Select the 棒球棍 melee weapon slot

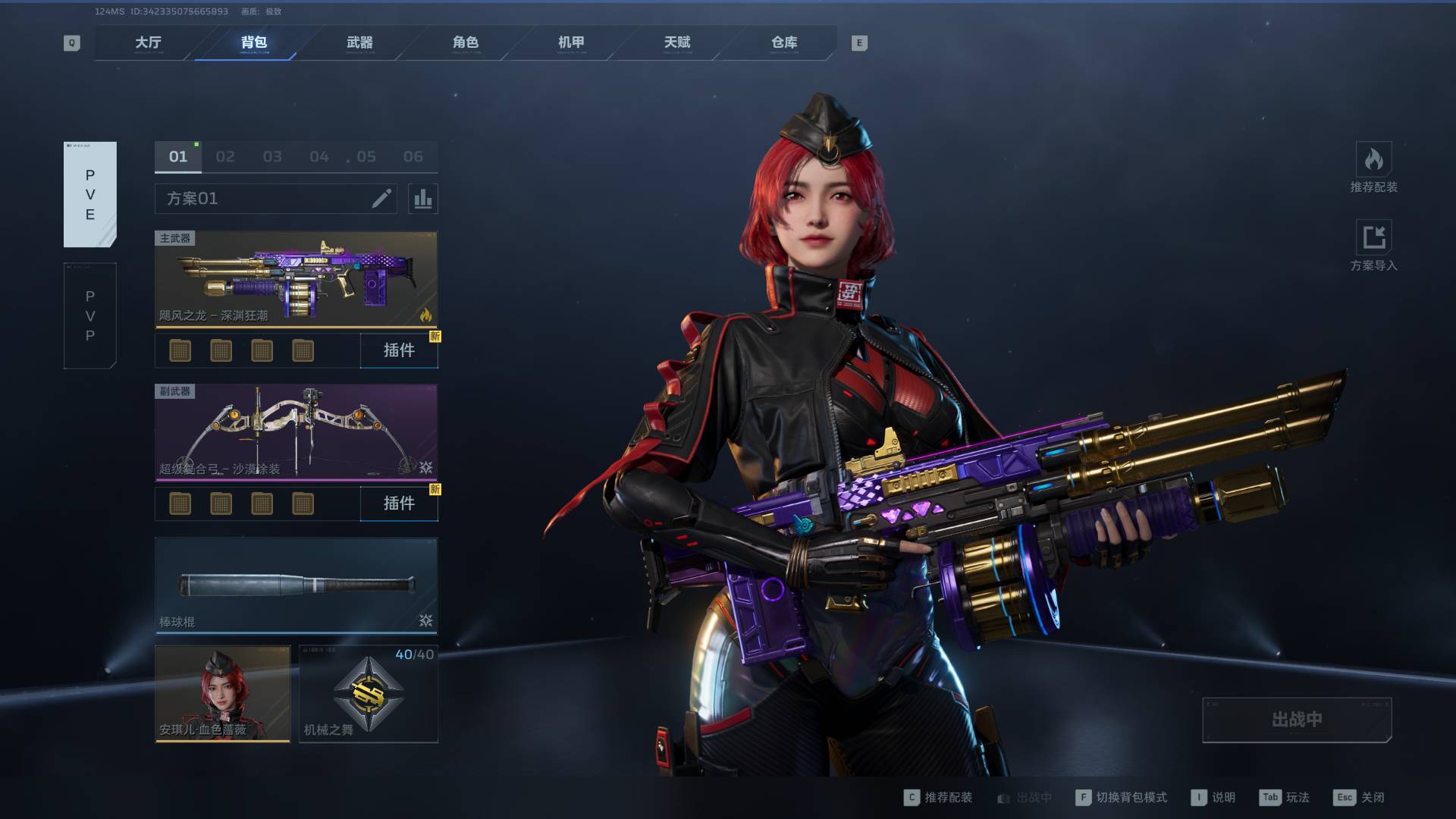(296, 585)
